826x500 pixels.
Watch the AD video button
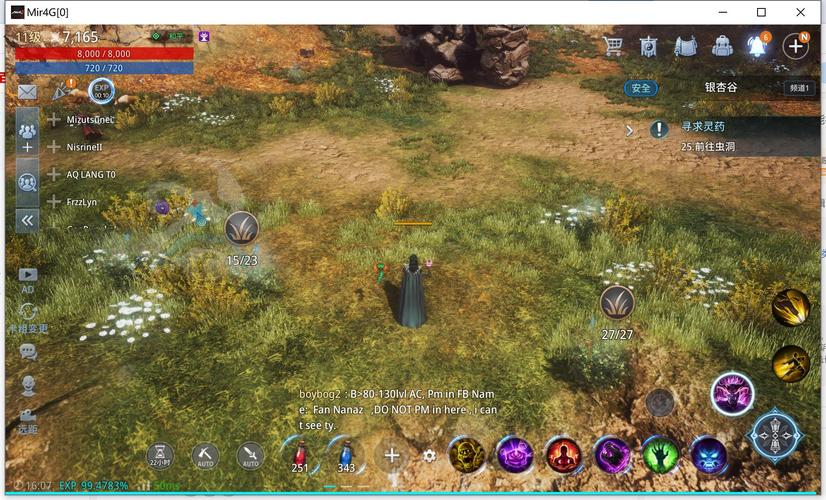tap(28, 278)
